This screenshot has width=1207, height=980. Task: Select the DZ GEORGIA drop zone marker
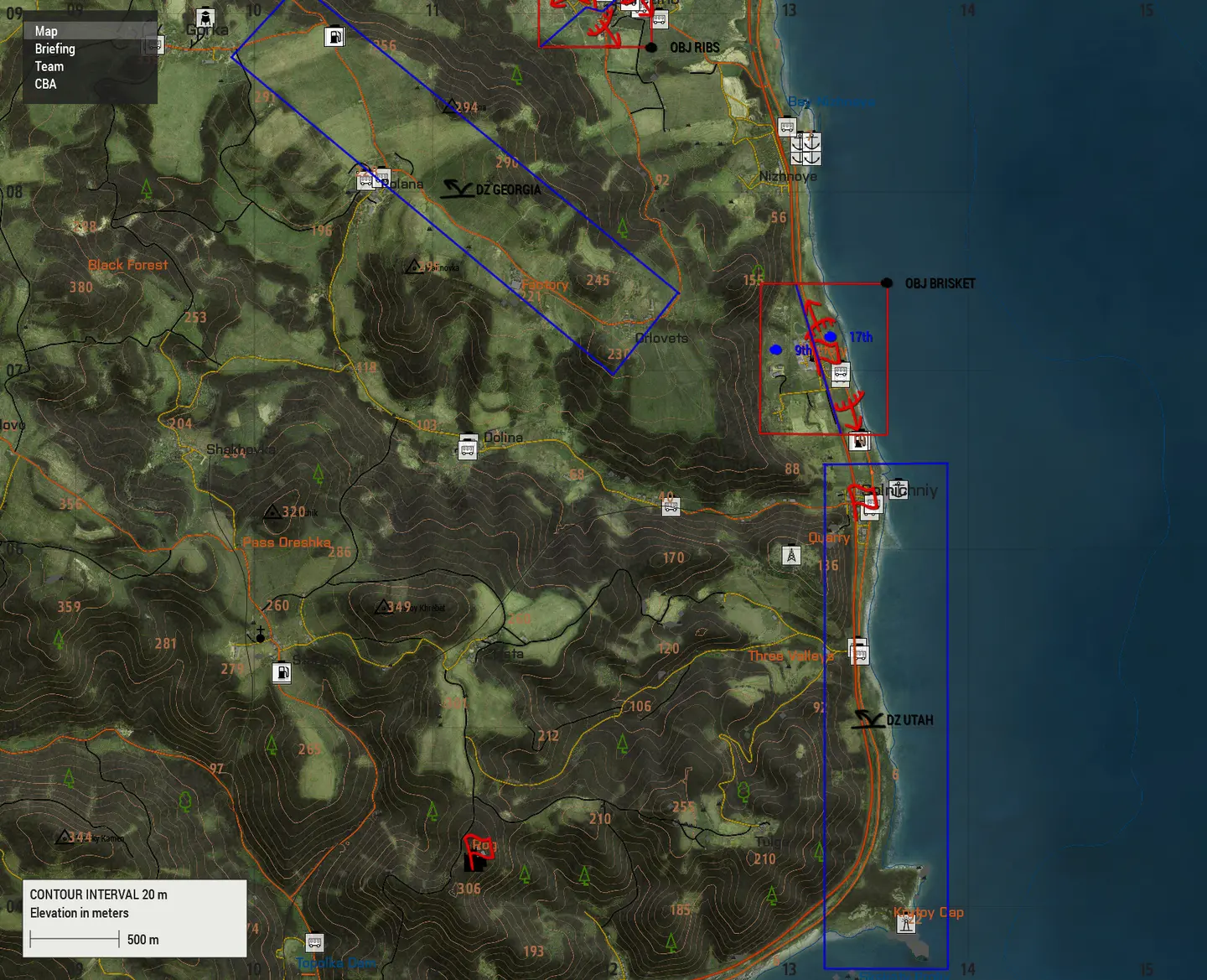(458, 189)
